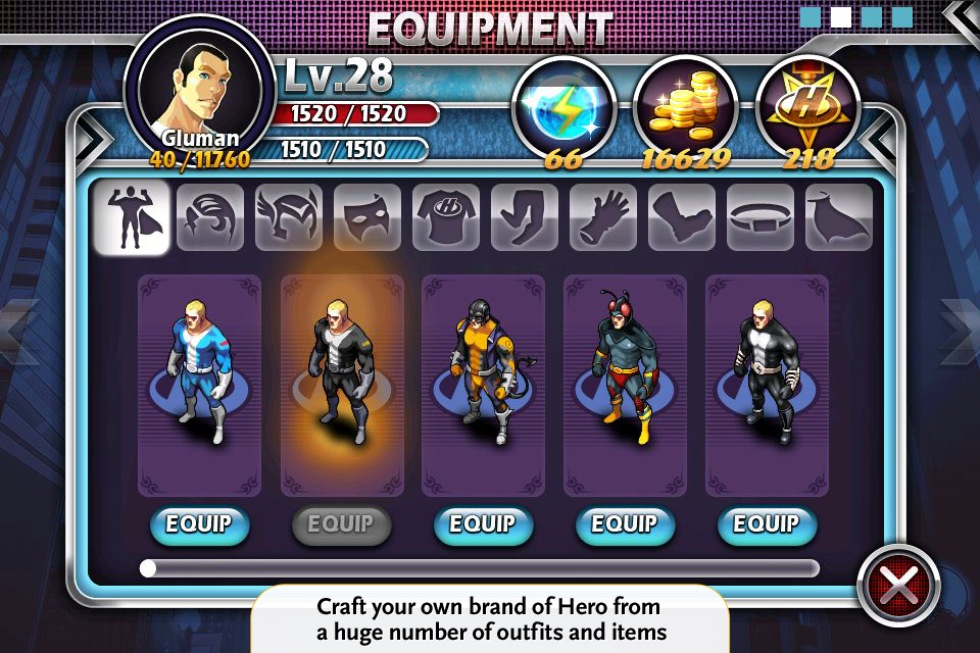Choose the eye mask category tab
Screen dimensions: 980x653
click(367, 217)
